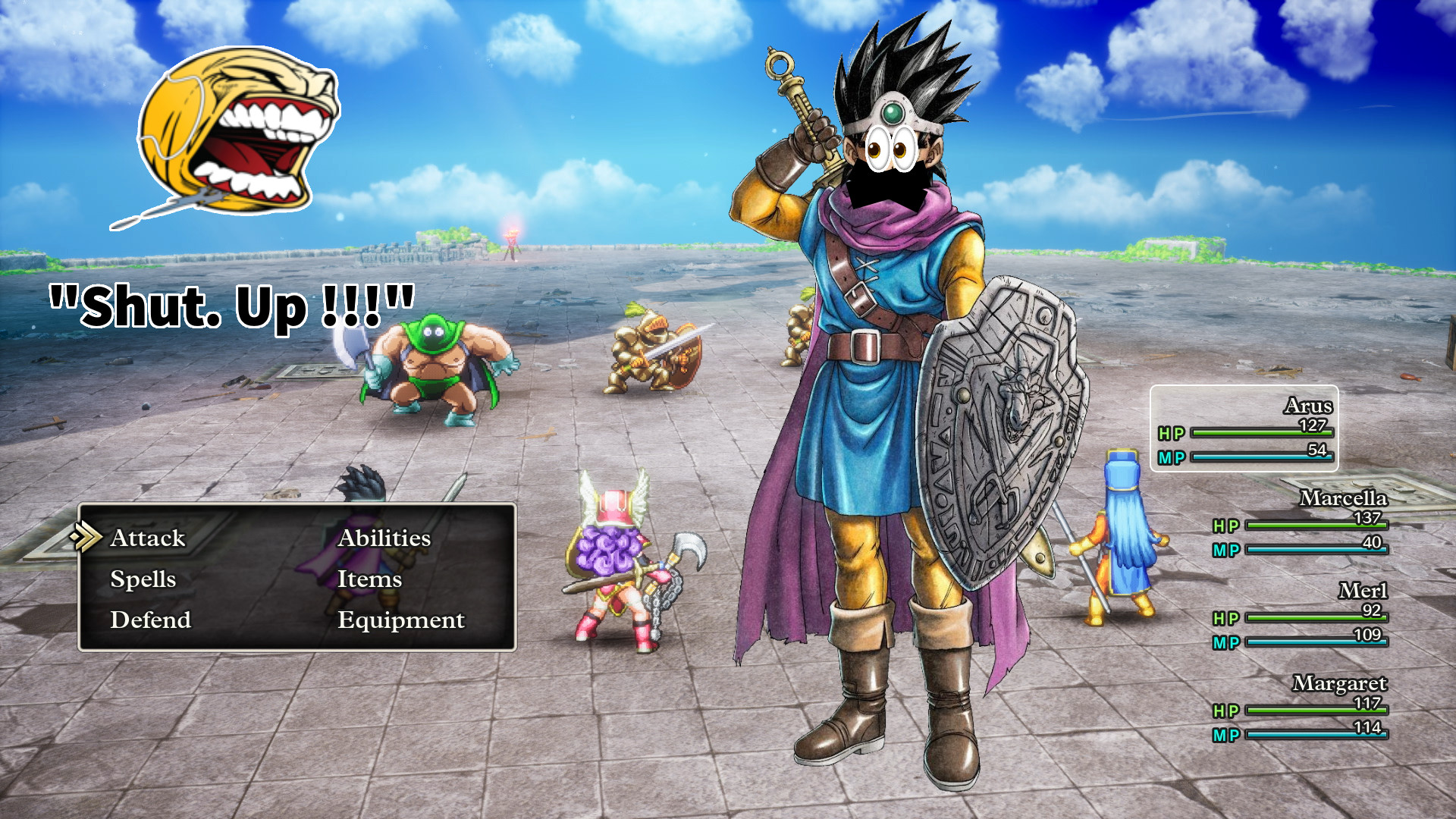Choose the Defend option
Image resolution: width=1456 pixels, height=819 pixels.
150,620
